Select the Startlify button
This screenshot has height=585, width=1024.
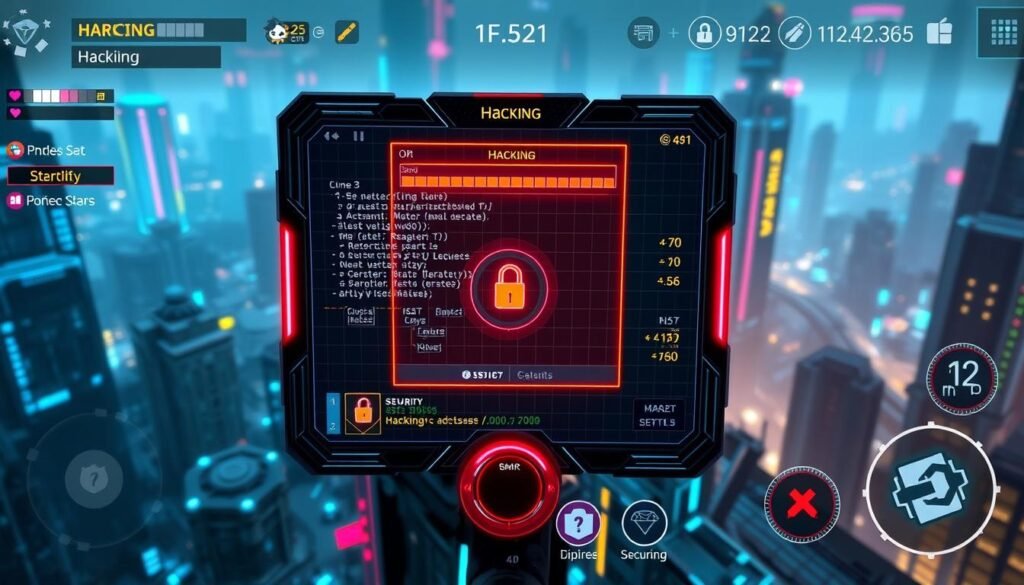60,176
